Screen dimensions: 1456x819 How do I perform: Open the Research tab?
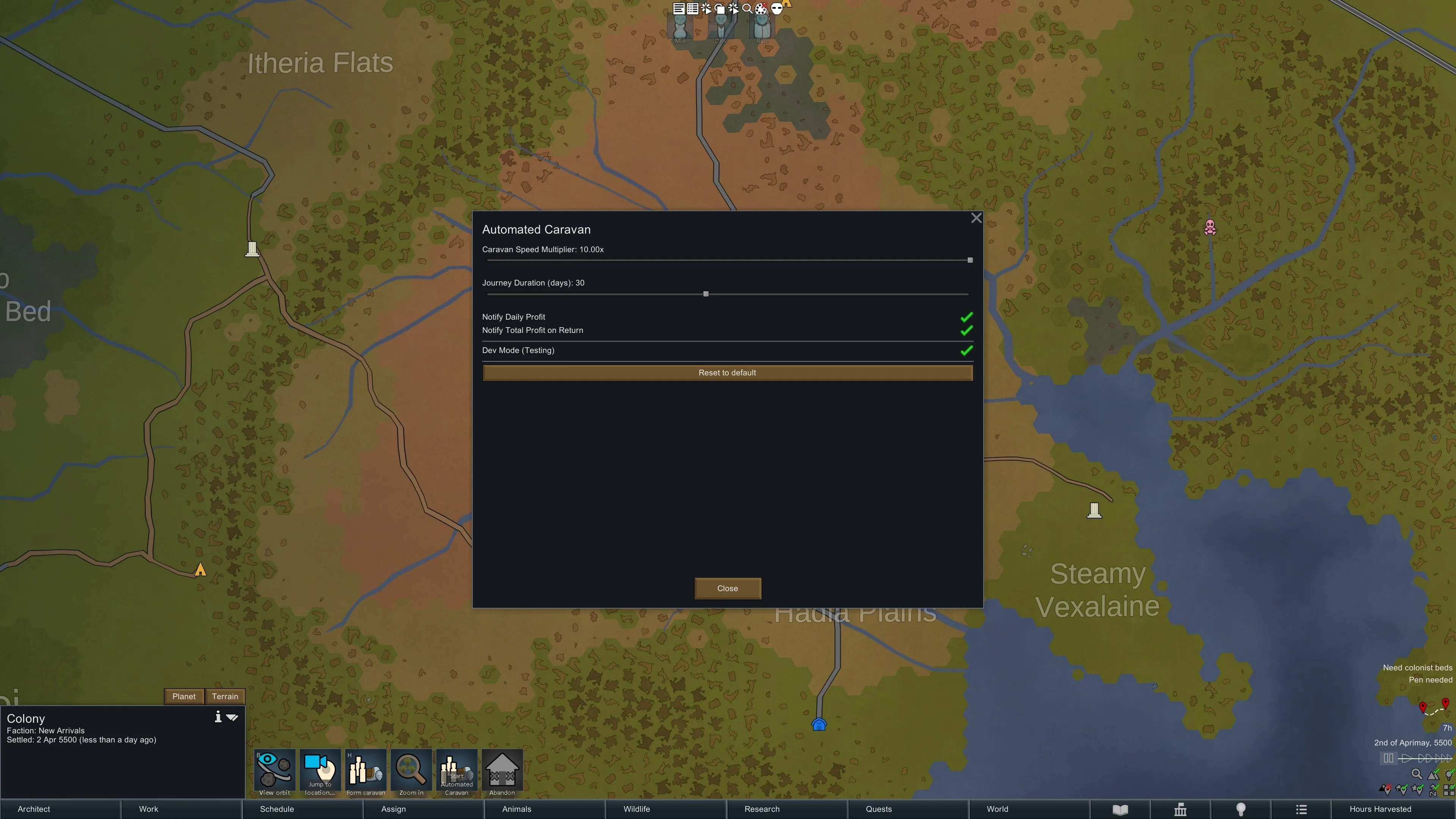[x=762, y=809]
